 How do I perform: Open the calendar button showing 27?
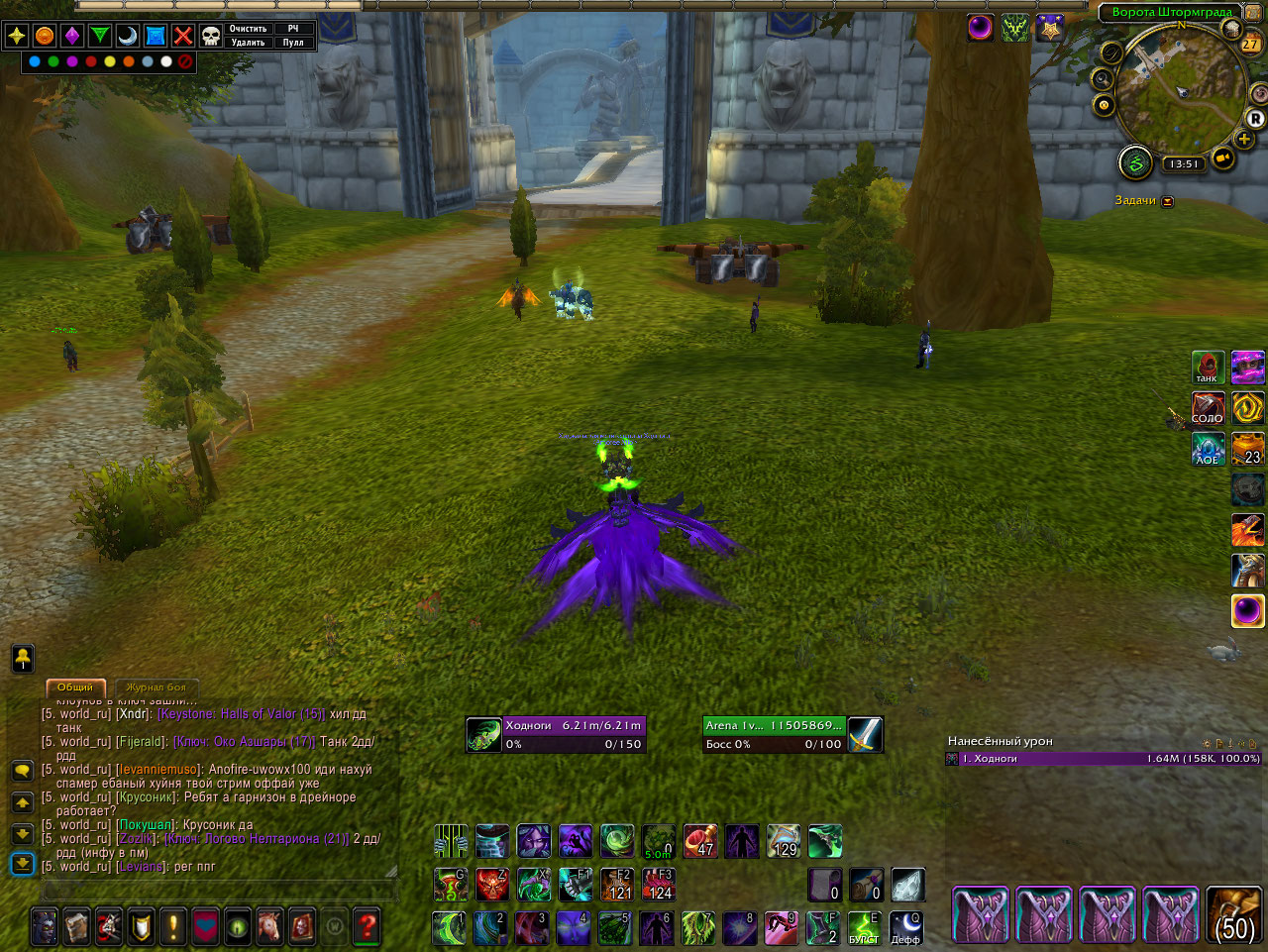pyautogui.click(x=1250, y=44)
